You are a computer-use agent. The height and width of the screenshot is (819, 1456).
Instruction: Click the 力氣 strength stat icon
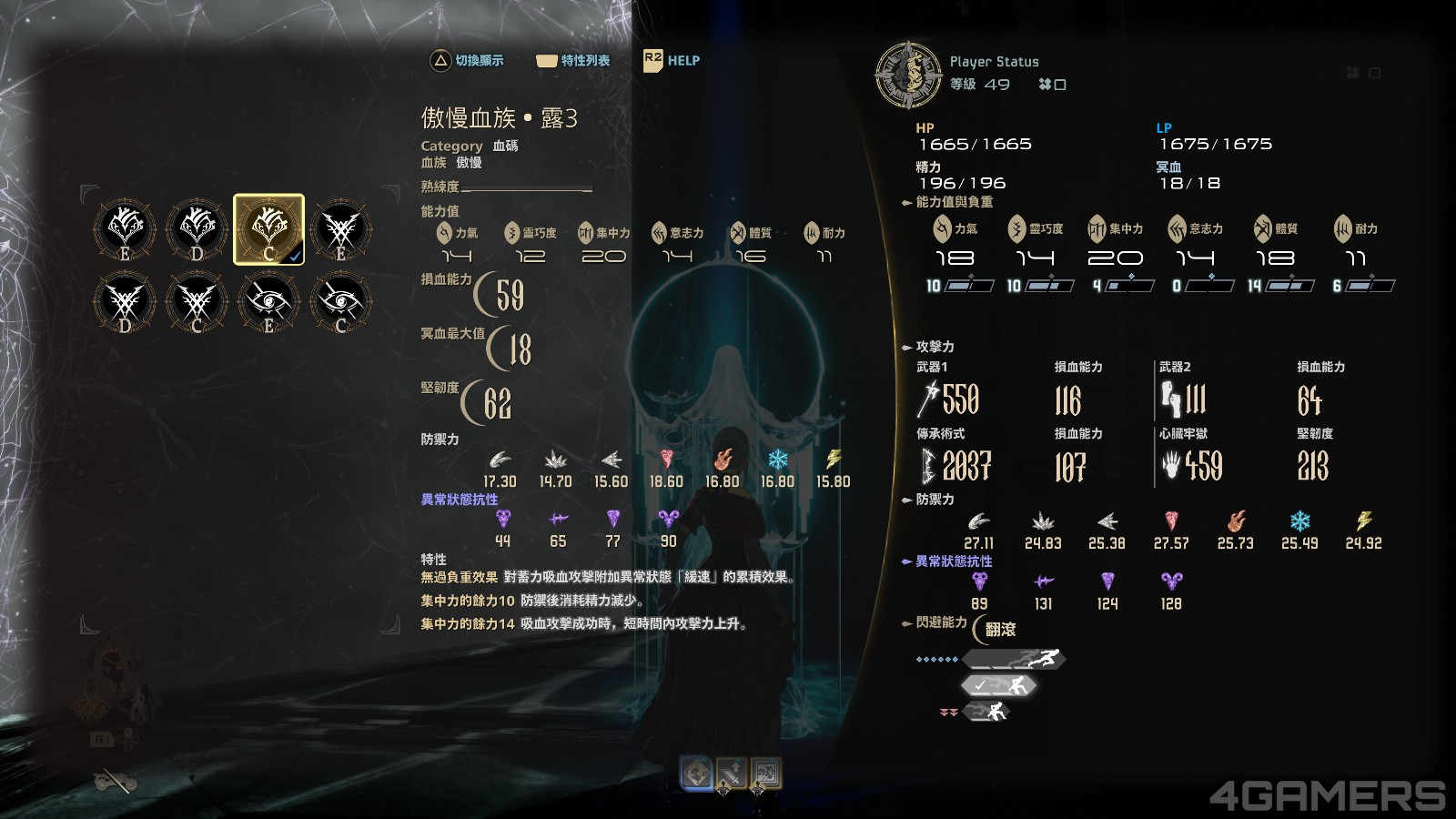click(x=942, y=229)
